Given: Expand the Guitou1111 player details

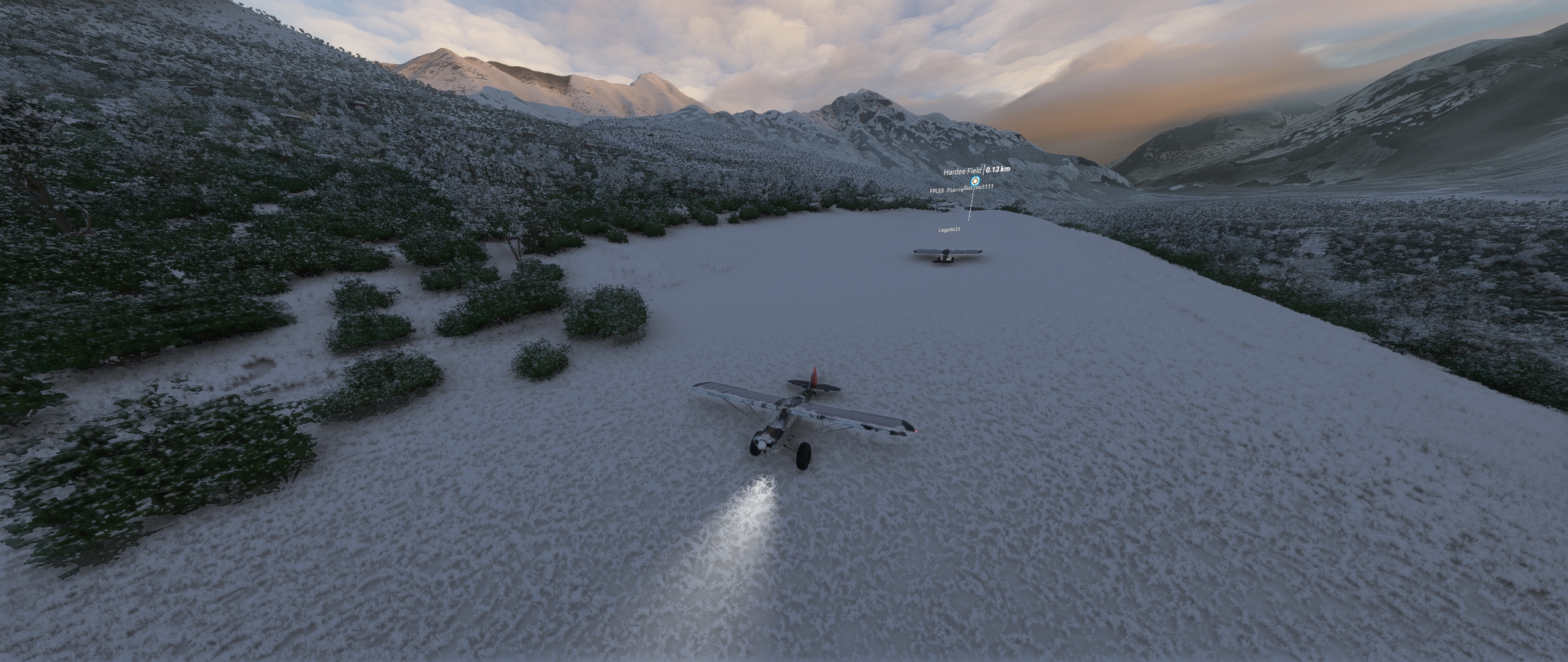Looking at the screenshot, I should [979, 187].
